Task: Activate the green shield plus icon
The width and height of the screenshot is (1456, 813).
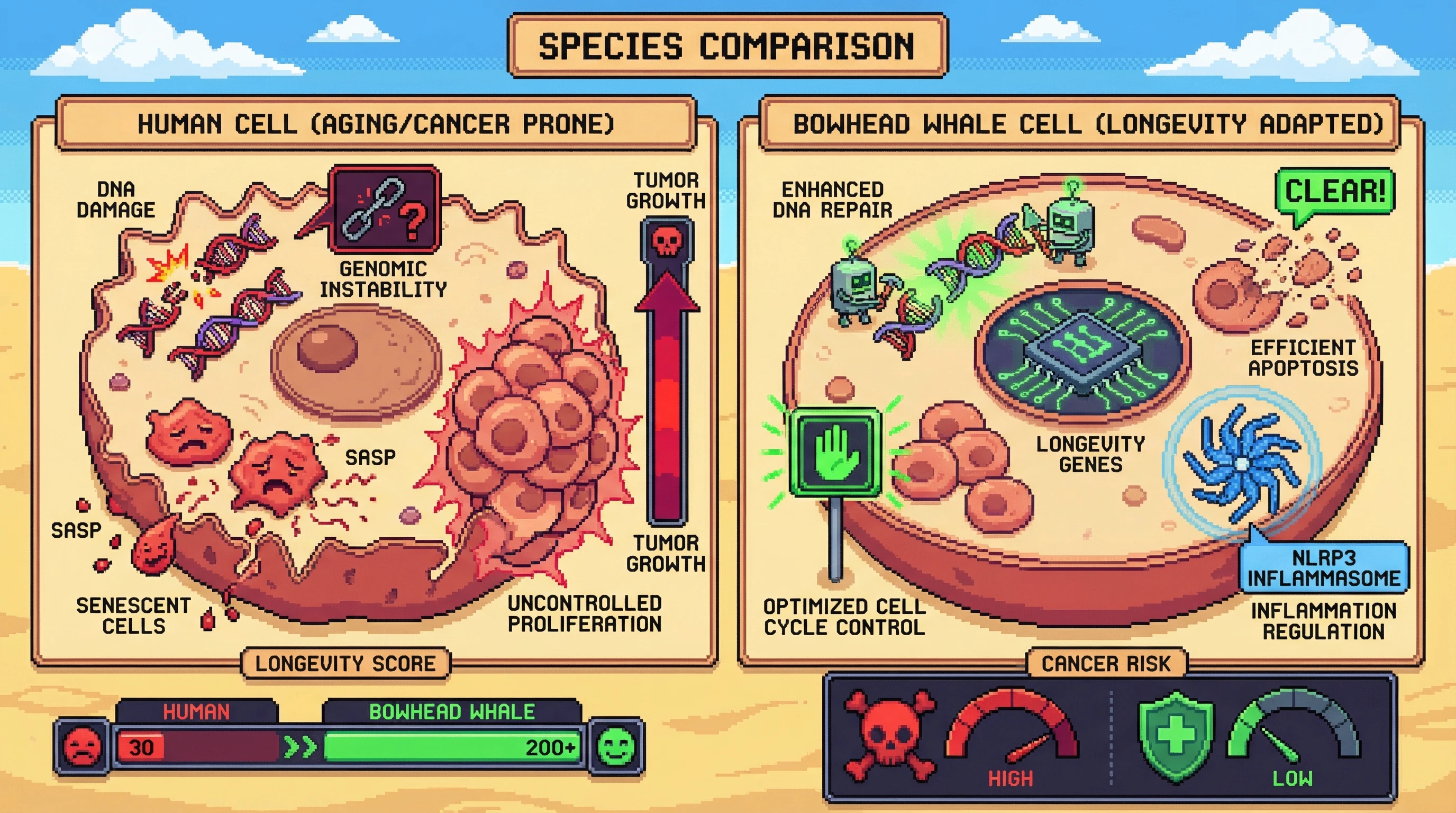Action: pyautogui.click(x=1176, y=736)
